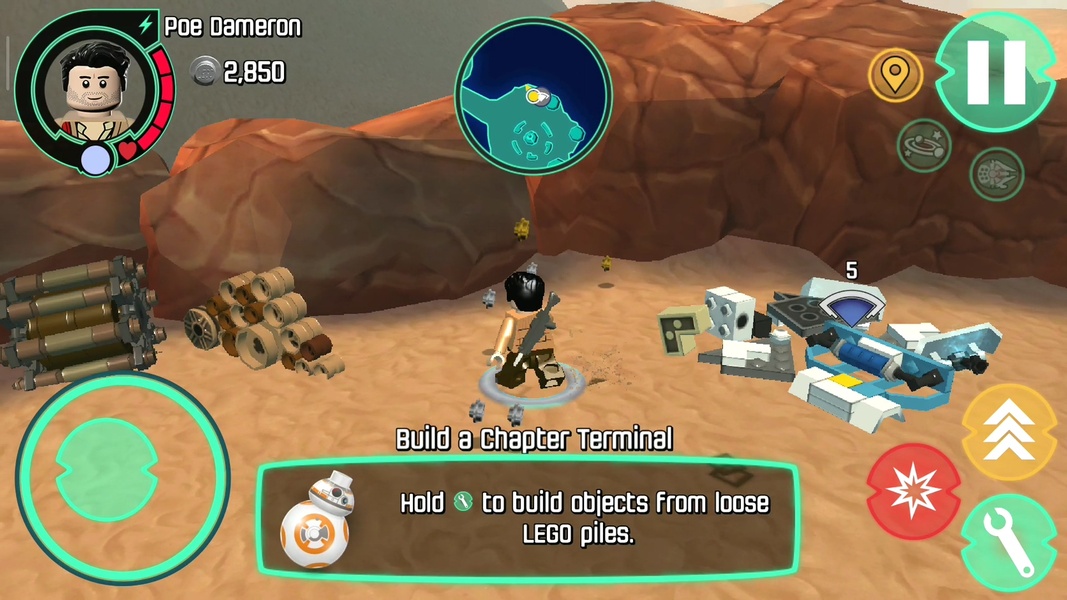Image resolution: width=1067 pixels, height=600 pixels.
Task: Touch the virtual joystick pad
Action: point(109,477)
